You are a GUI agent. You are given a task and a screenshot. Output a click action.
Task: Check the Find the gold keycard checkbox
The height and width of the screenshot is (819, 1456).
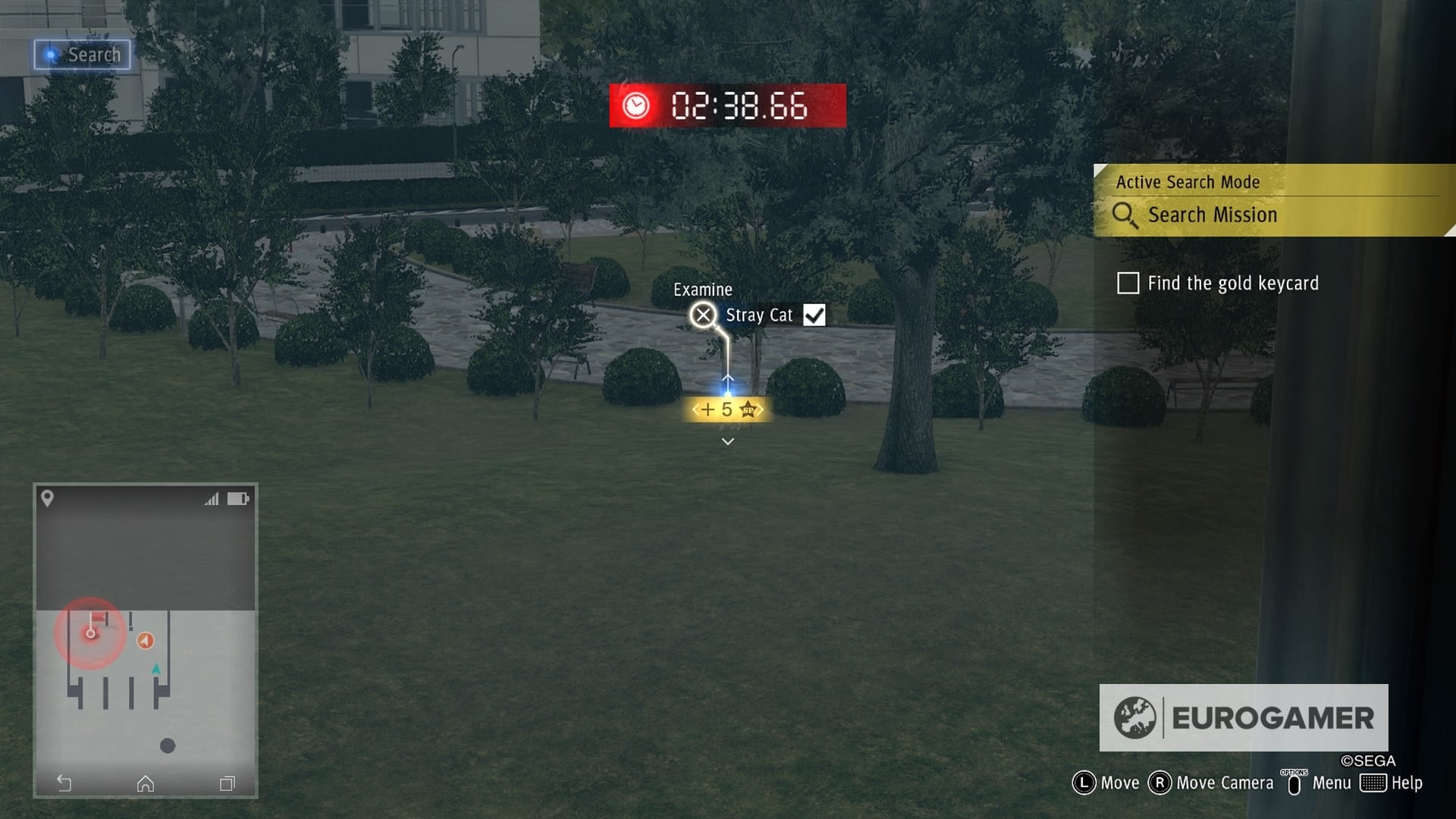(x=1127, y=283)
